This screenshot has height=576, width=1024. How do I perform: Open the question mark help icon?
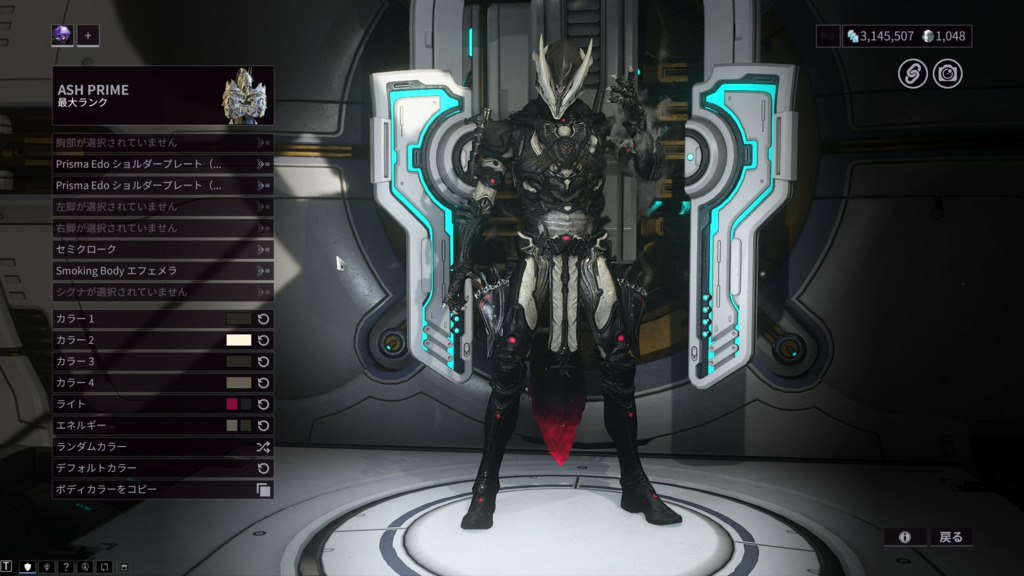[66, 567]
